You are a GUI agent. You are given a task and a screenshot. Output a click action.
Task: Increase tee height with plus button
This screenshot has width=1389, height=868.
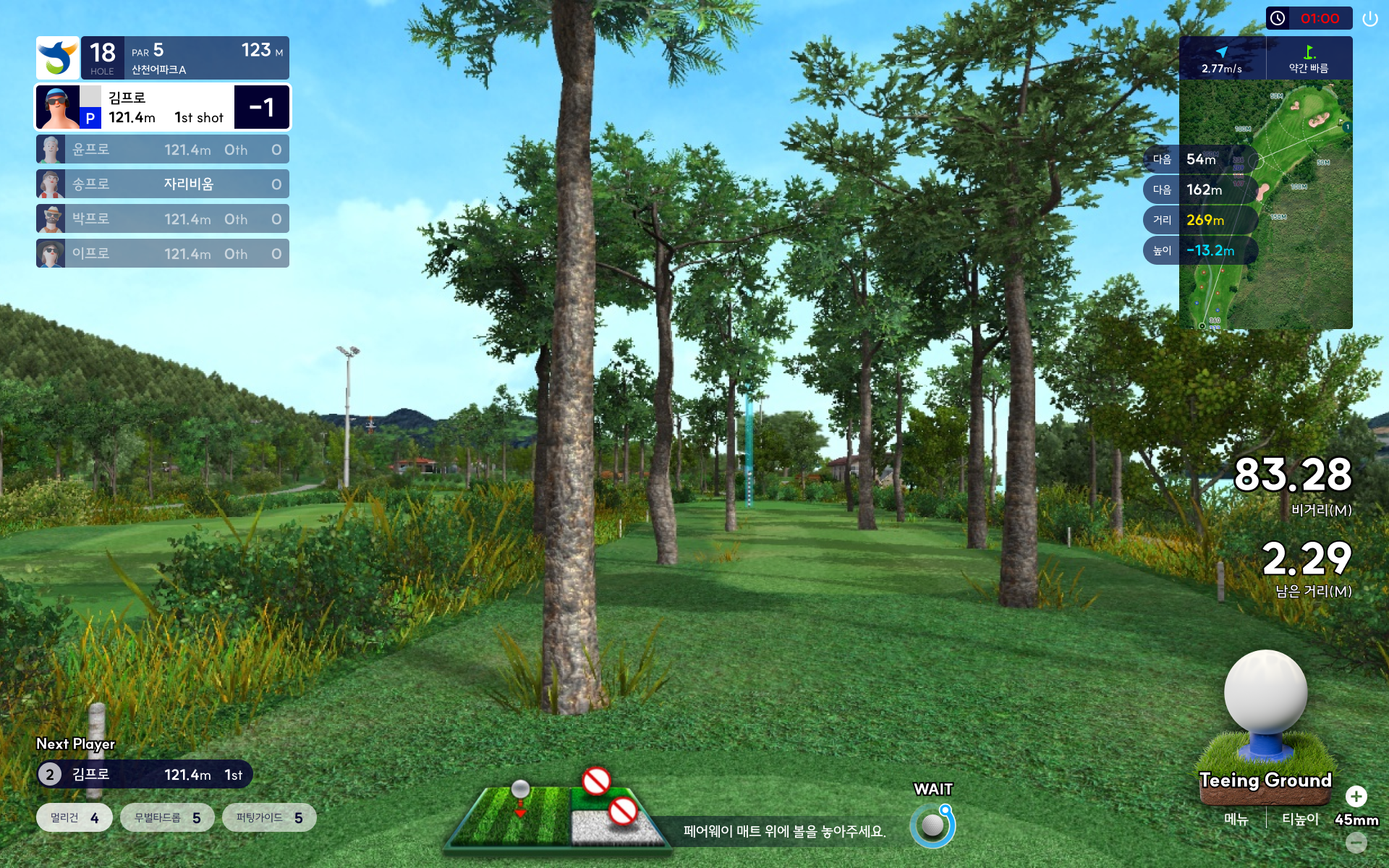pos(1356,796)
